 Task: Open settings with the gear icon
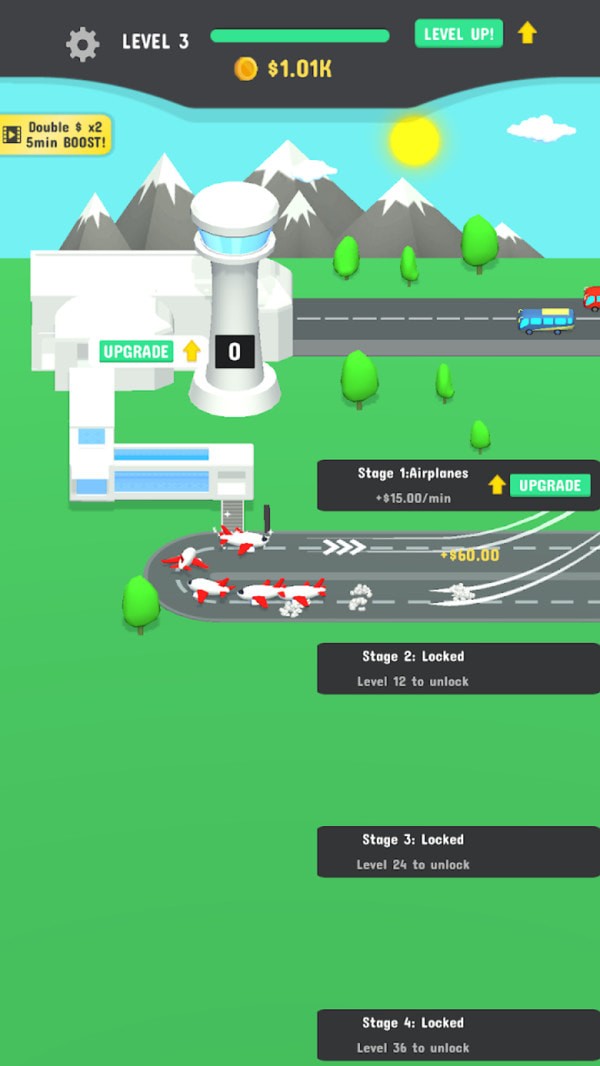(x=82, y=43)
